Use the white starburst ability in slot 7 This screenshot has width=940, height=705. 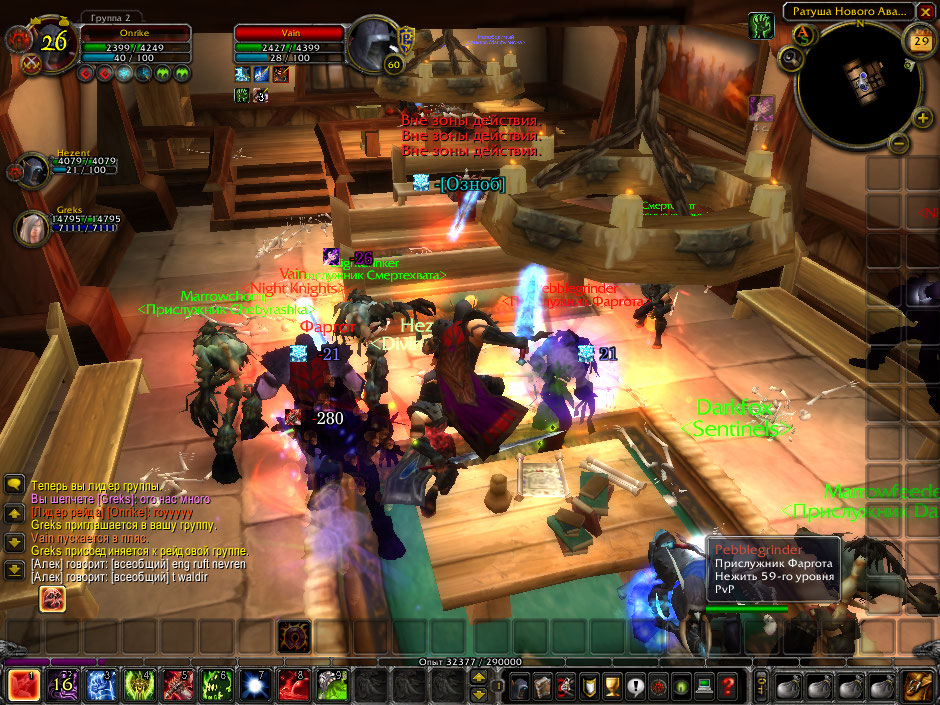tap(260, 685)
